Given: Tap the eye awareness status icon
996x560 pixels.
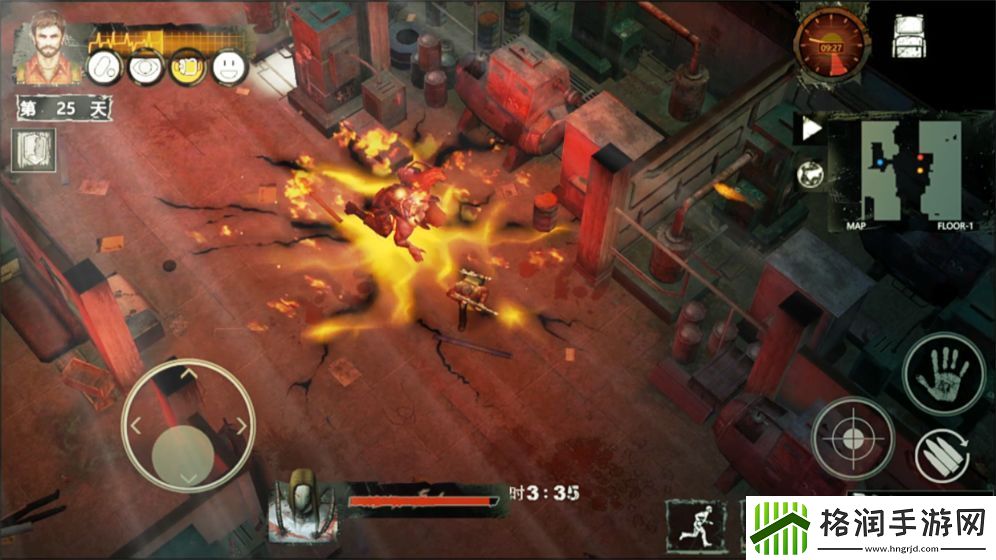Looking at the screenshot, I should tap(147, 67).
